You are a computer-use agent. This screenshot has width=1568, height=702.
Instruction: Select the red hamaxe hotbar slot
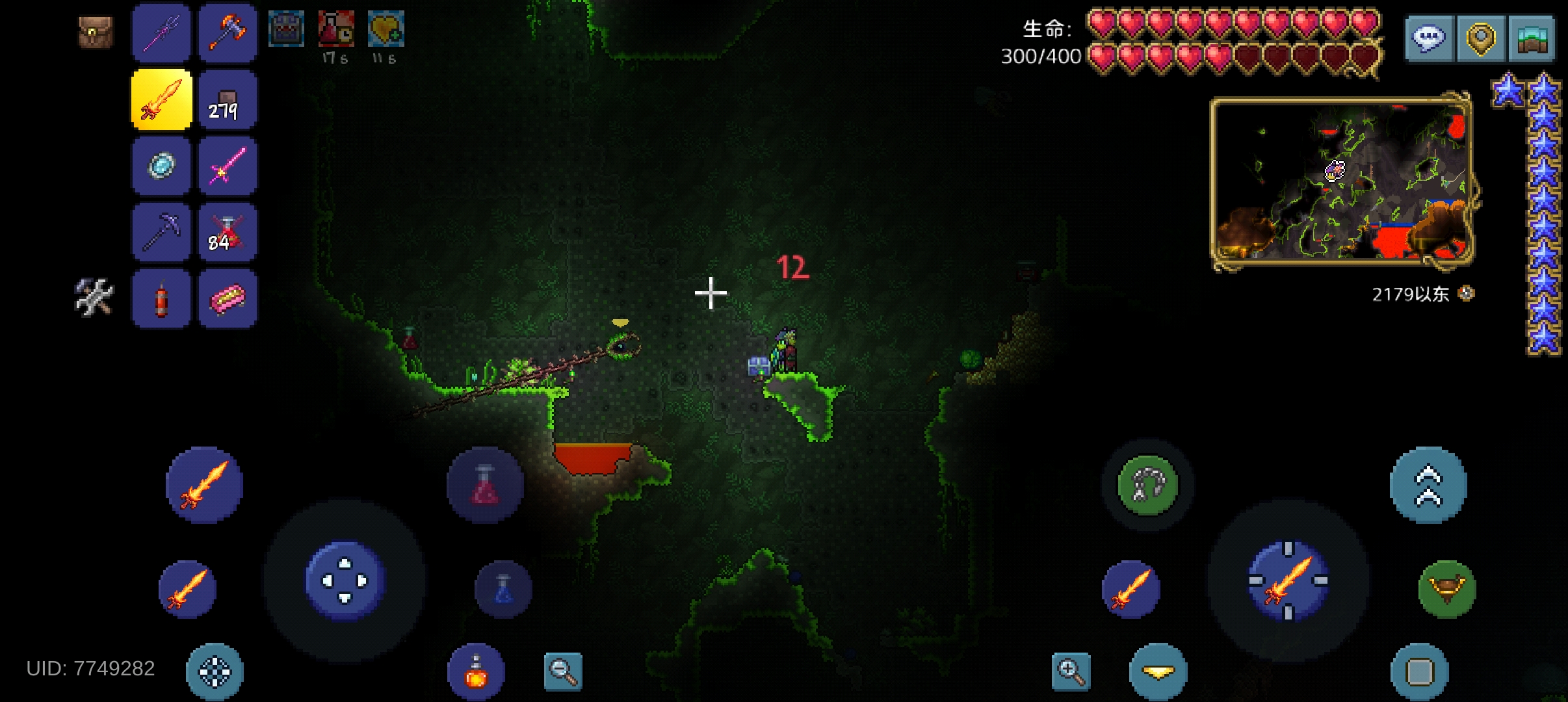click(x=228, y=32)
